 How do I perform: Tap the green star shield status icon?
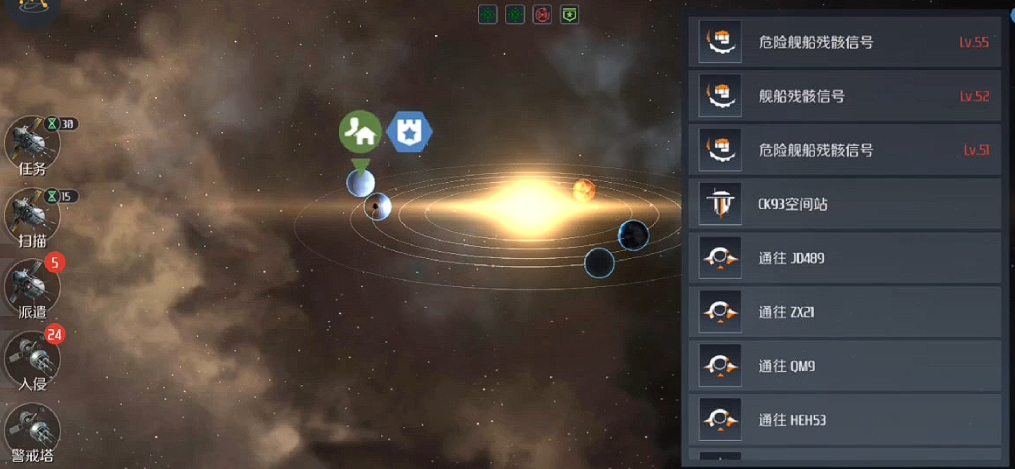coord(569,15)
